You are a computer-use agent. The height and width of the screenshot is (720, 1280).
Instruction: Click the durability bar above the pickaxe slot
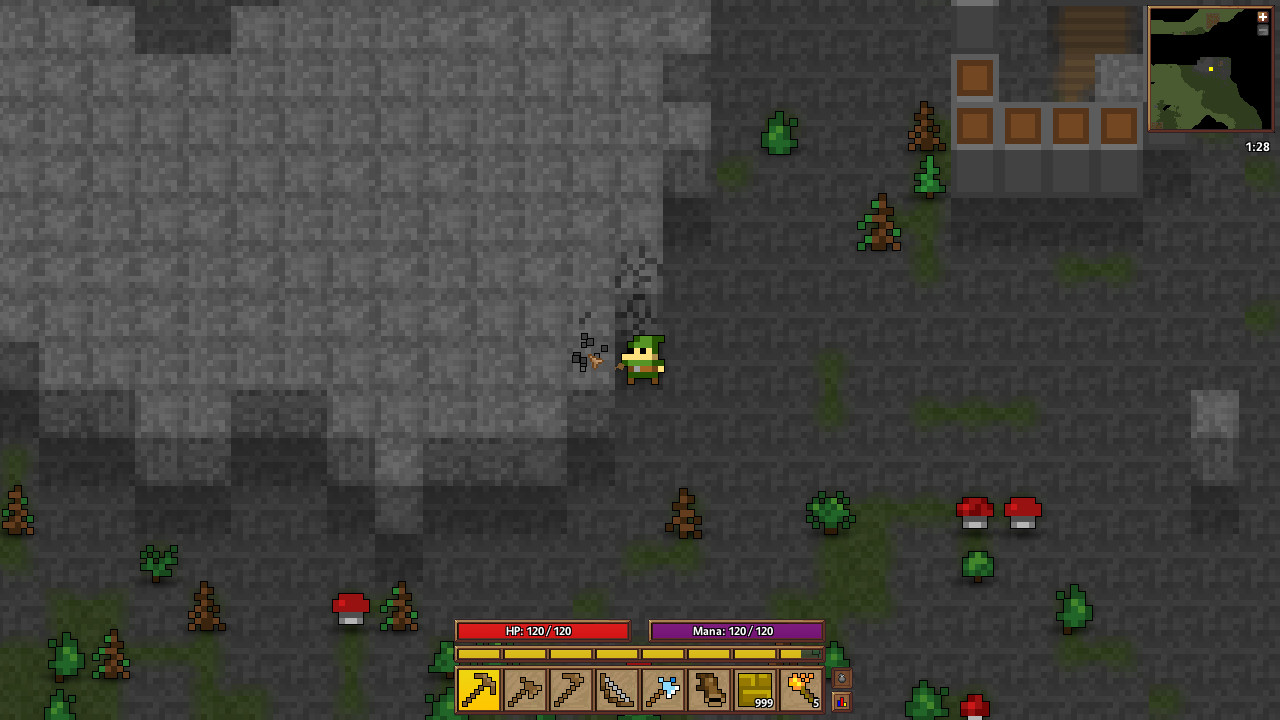coord(480,655)
